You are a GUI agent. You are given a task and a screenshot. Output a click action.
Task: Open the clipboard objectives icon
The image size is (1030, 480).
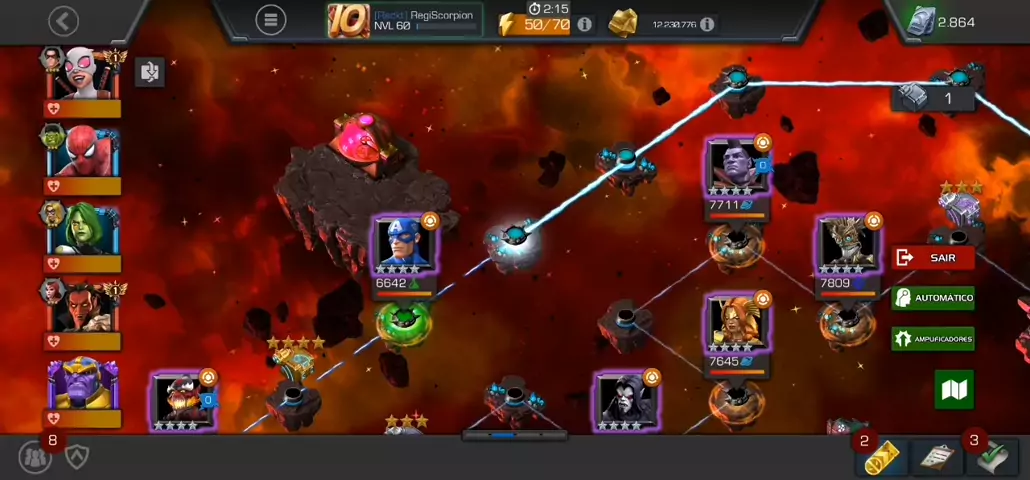(936, 458)
